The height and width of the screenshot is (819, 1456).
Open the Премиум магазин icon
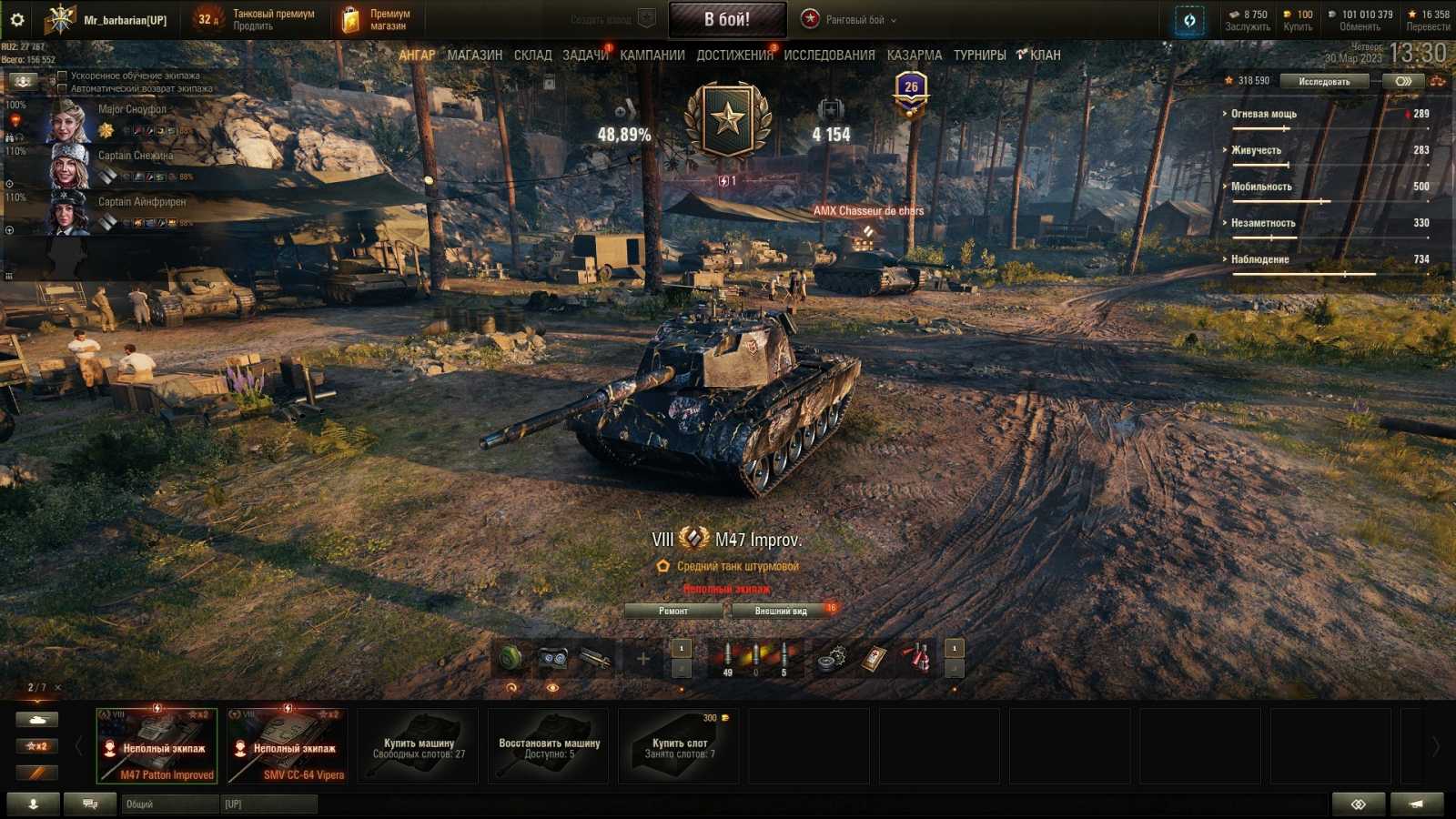[351, 18]
